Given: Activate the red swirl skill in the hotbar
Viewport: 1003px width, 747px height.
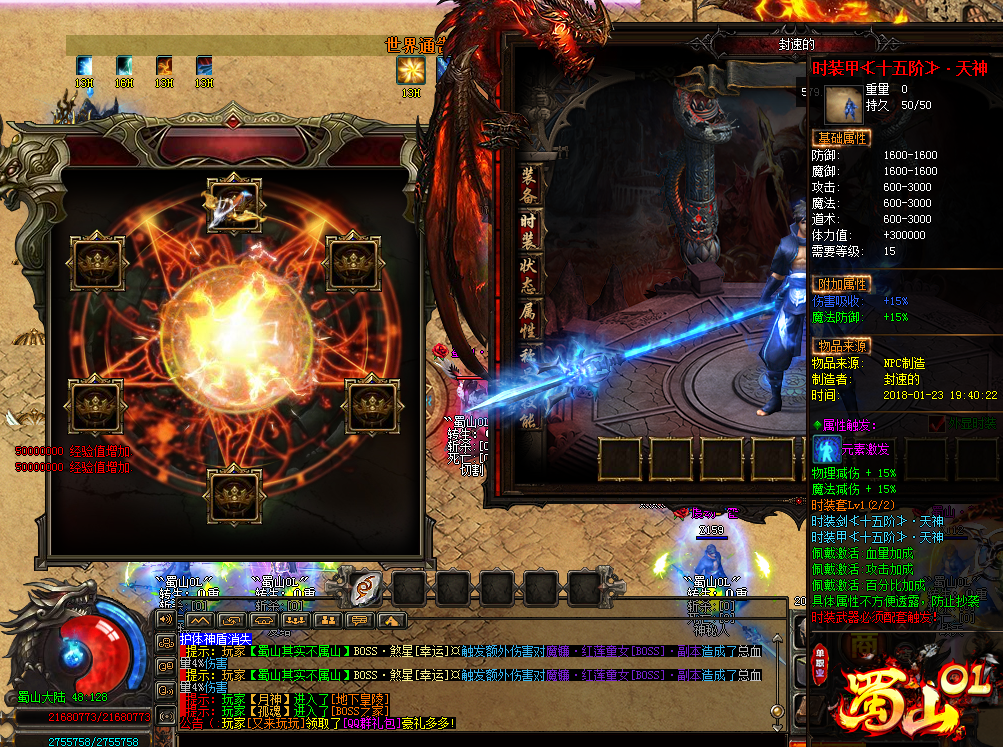Looking at the screenshot, I should coord(365,587).
